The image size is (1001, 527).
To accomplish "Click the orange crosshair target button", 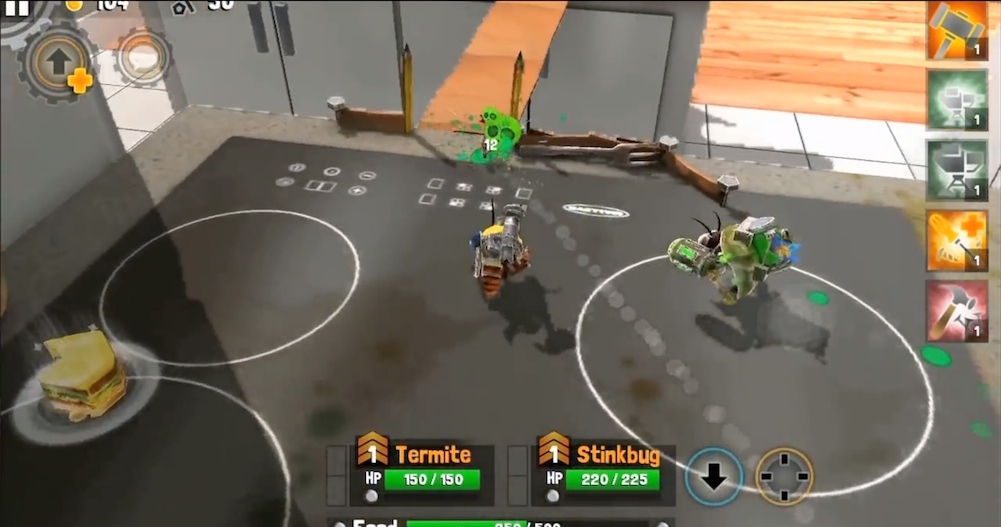I will [x=783, y=477].
